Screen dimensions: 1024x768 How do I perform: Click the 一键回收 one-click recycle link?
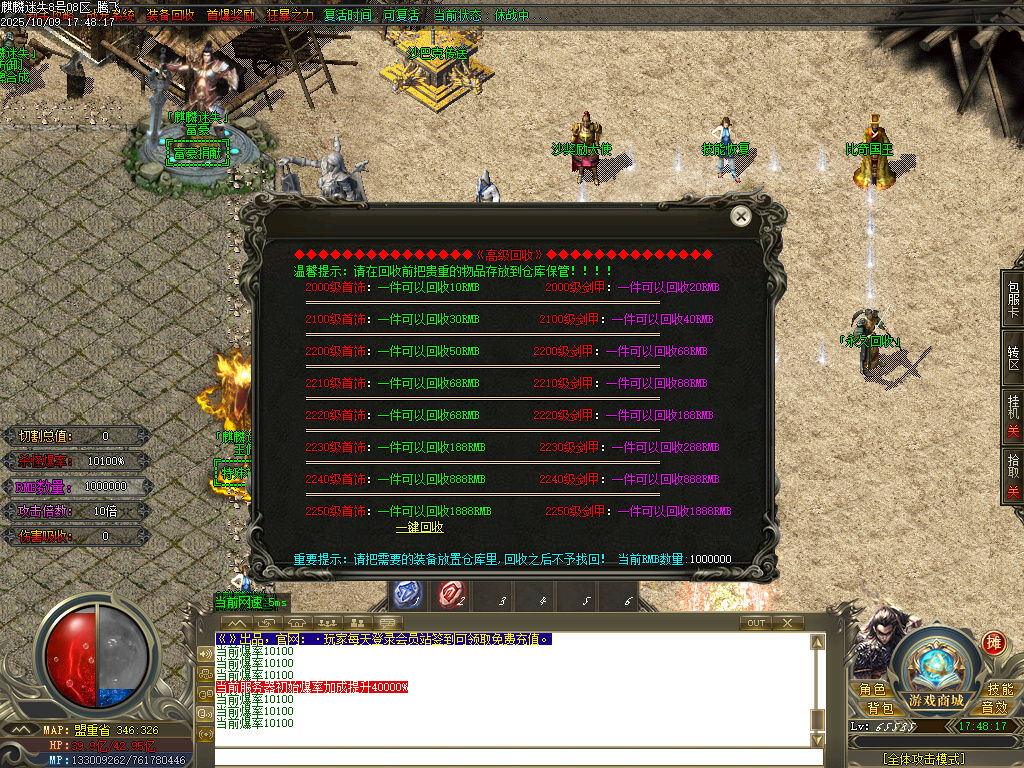point(419,527)
